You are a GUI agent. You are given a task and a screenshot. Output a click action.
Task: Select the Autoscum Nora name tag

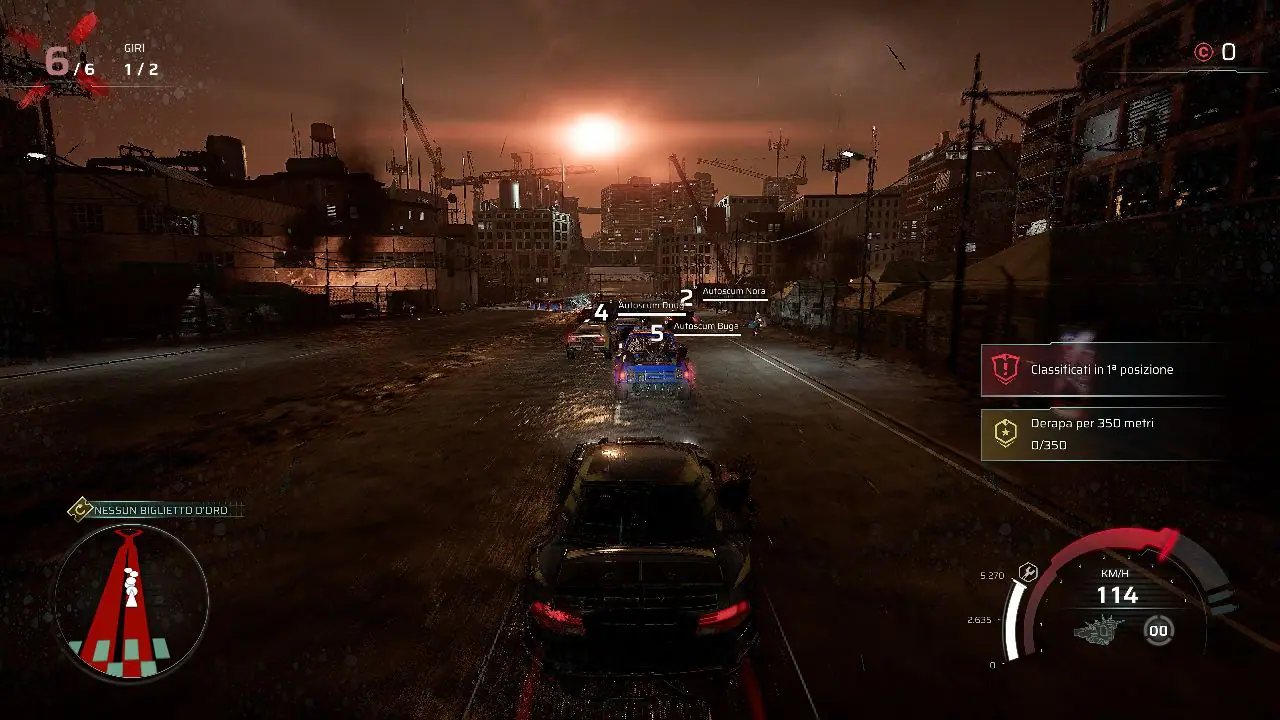click(x=735, y=292)
